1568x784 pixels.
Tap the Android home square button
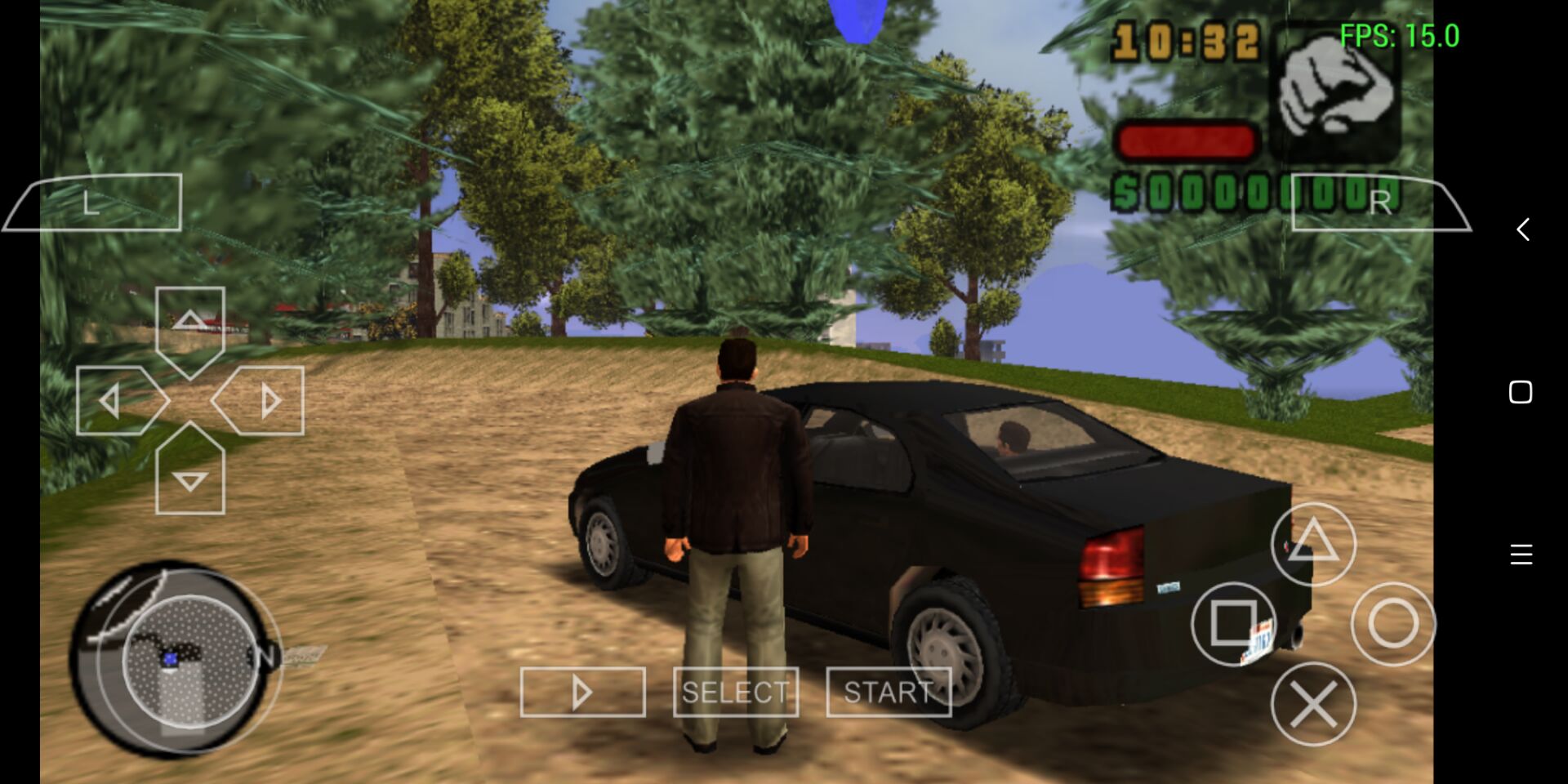coord(1521,392)
